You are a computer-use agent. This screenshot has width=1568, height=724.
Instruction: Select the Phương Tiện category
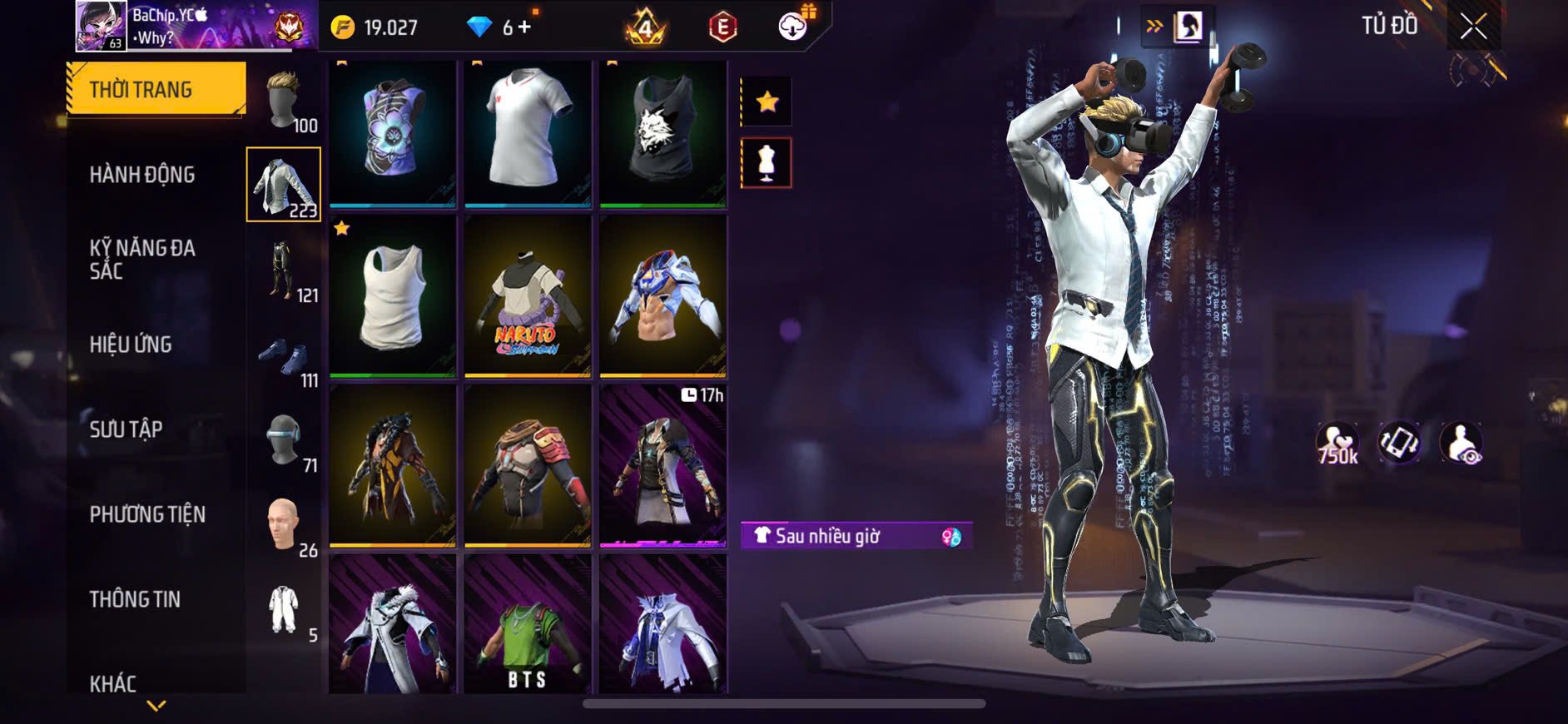click(147, 514)
